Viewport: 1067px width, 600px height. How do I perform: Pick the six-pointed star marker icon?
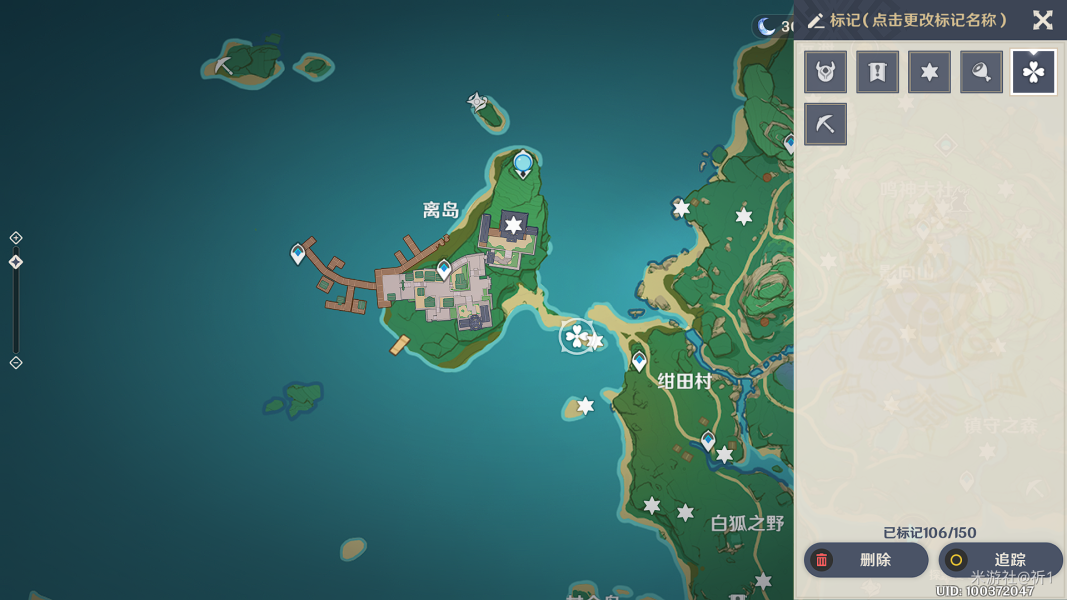930,72
